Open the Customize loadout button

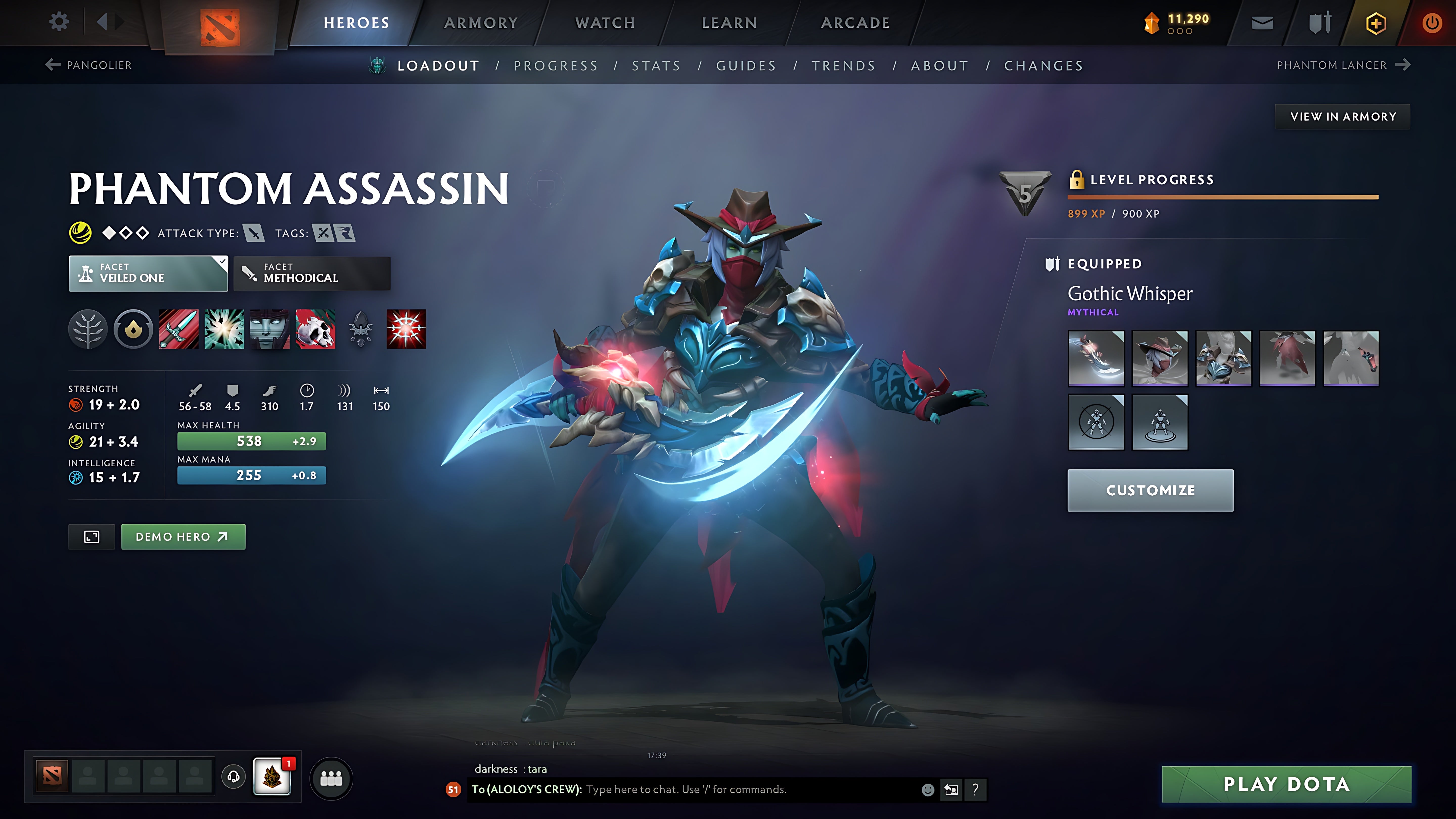click(1150, 490)
